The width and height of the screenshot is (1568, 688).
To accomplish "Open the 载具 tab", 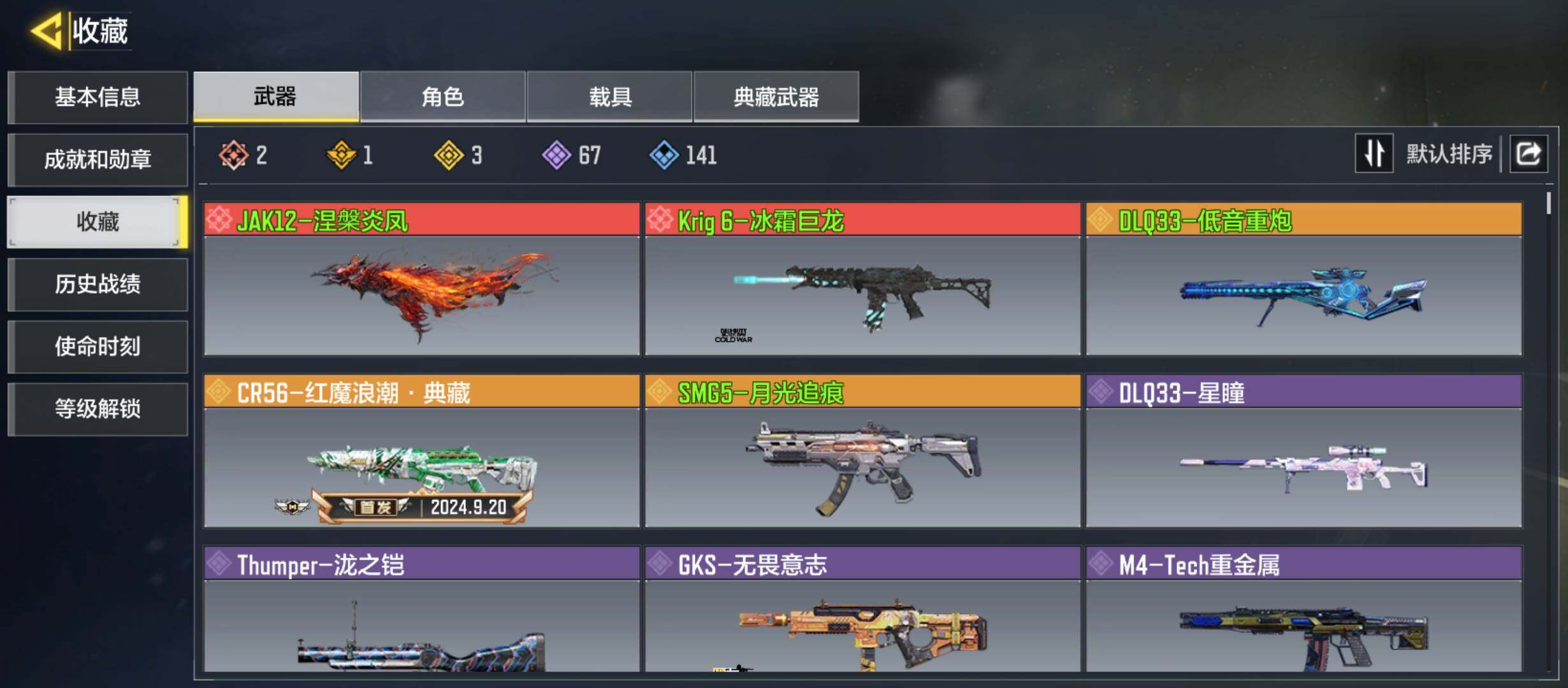I will [x=609, y=97].
